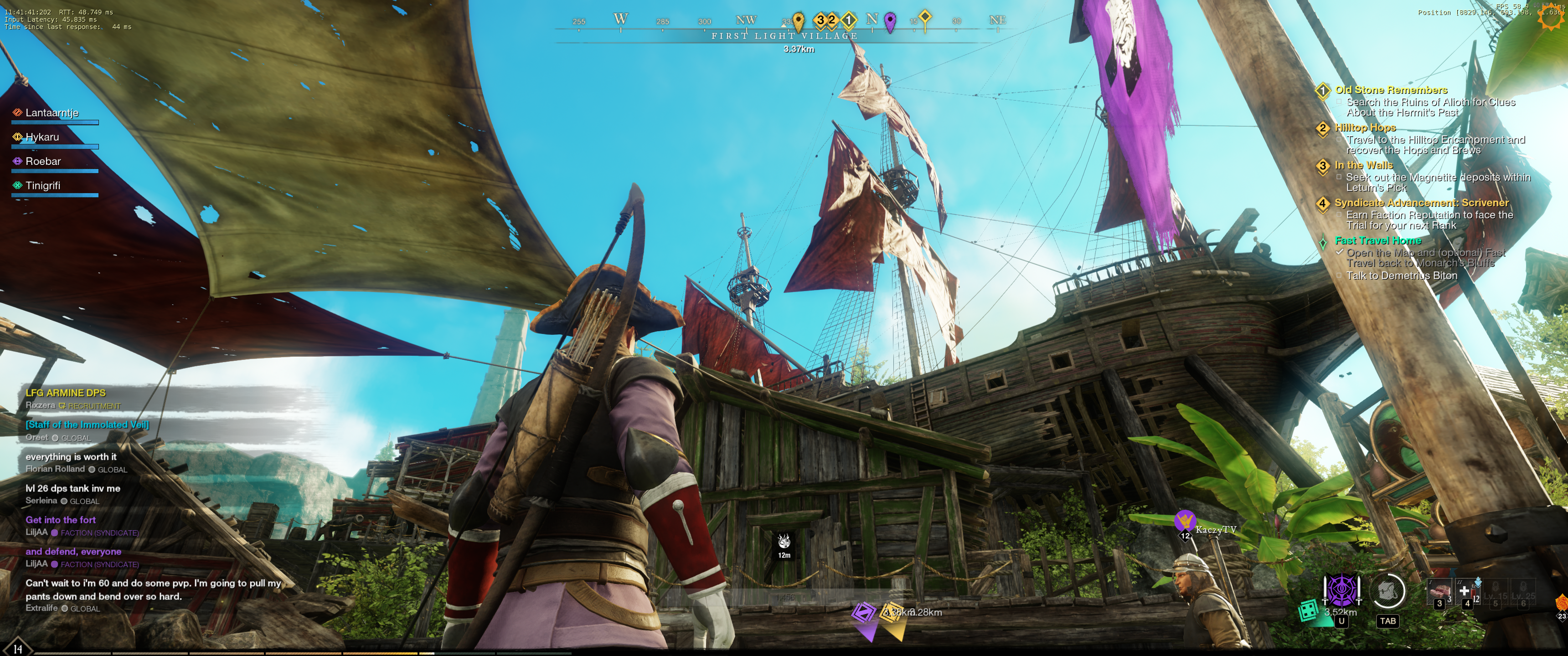Select the yellow pin marker on compass
Viewport: 1568px width, 656px height.
tap(798, 21)
